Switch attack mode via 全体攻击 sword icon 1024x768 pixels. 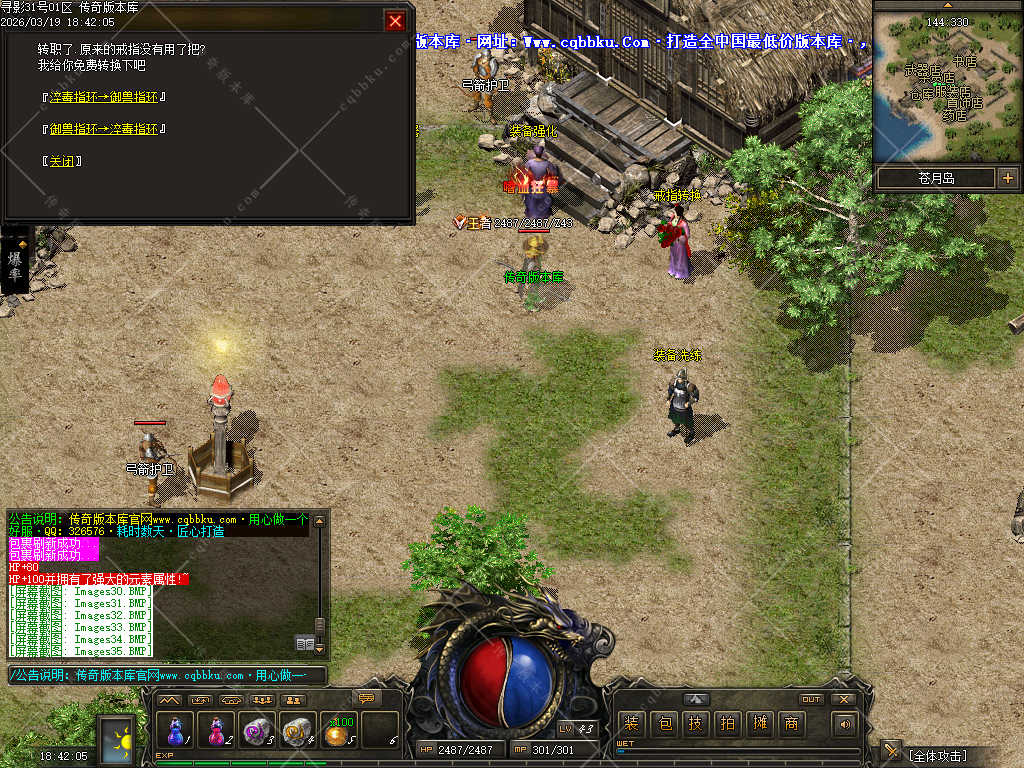pos(890,752)
